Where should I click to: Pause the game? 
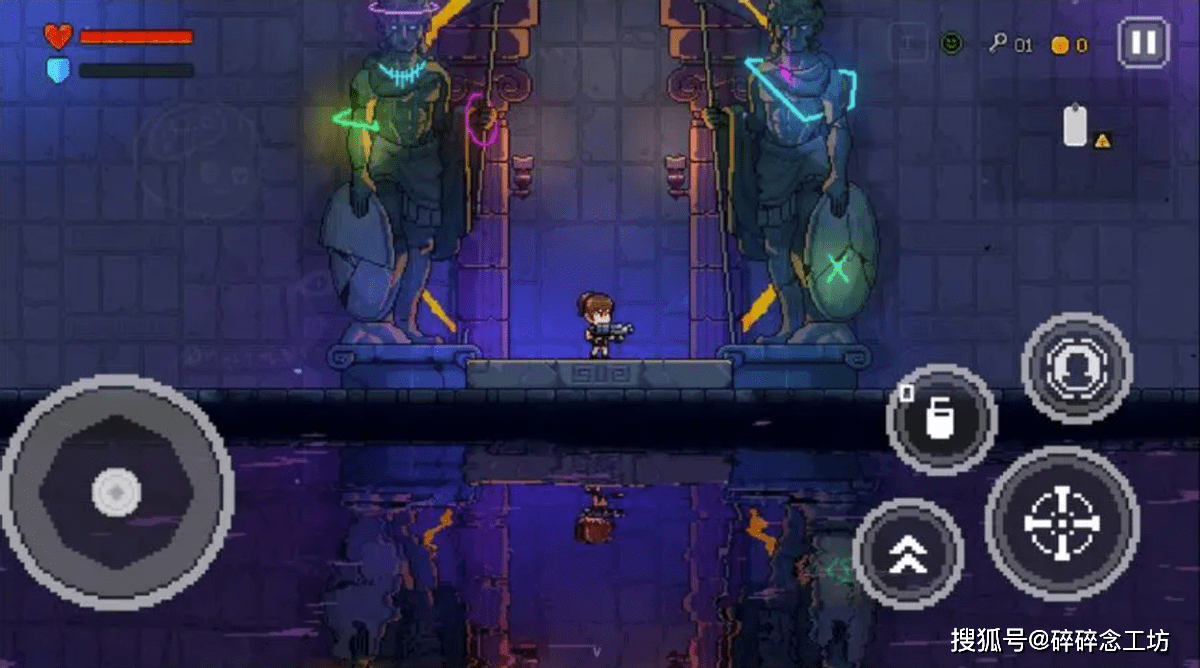[1143, 43]
